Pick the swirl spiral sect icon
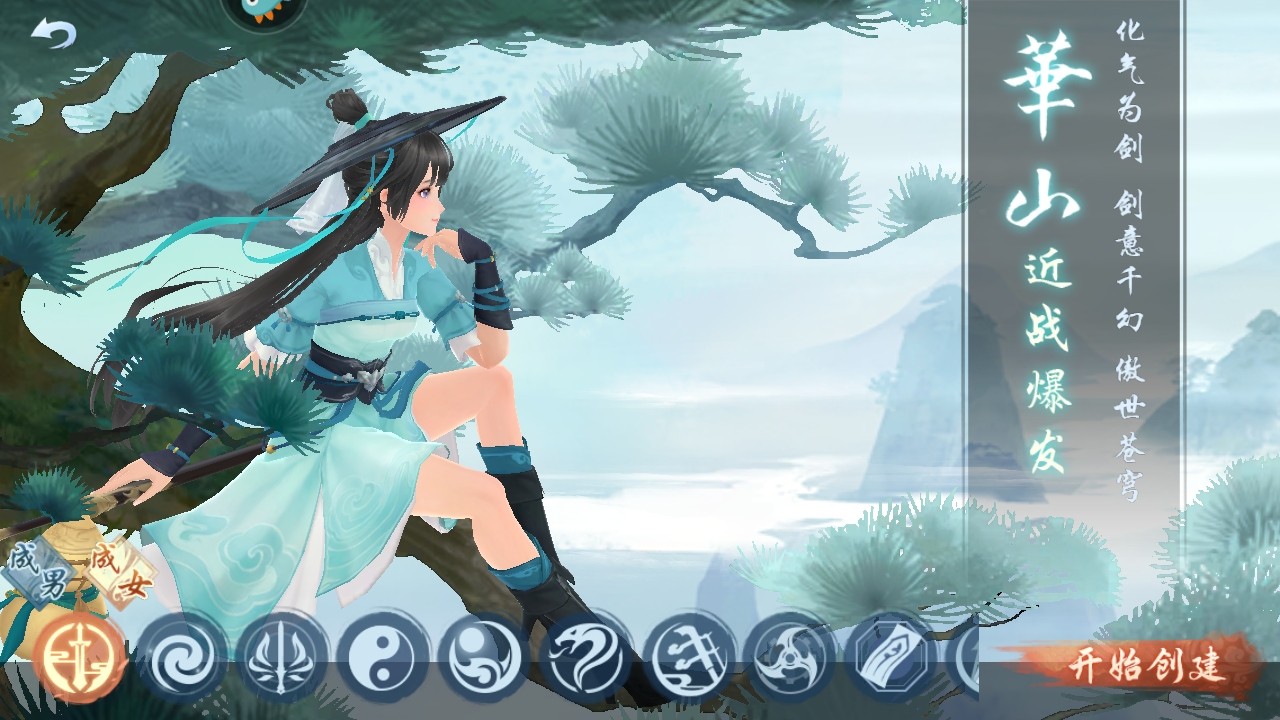1280x720 pixels. point(182,658)
